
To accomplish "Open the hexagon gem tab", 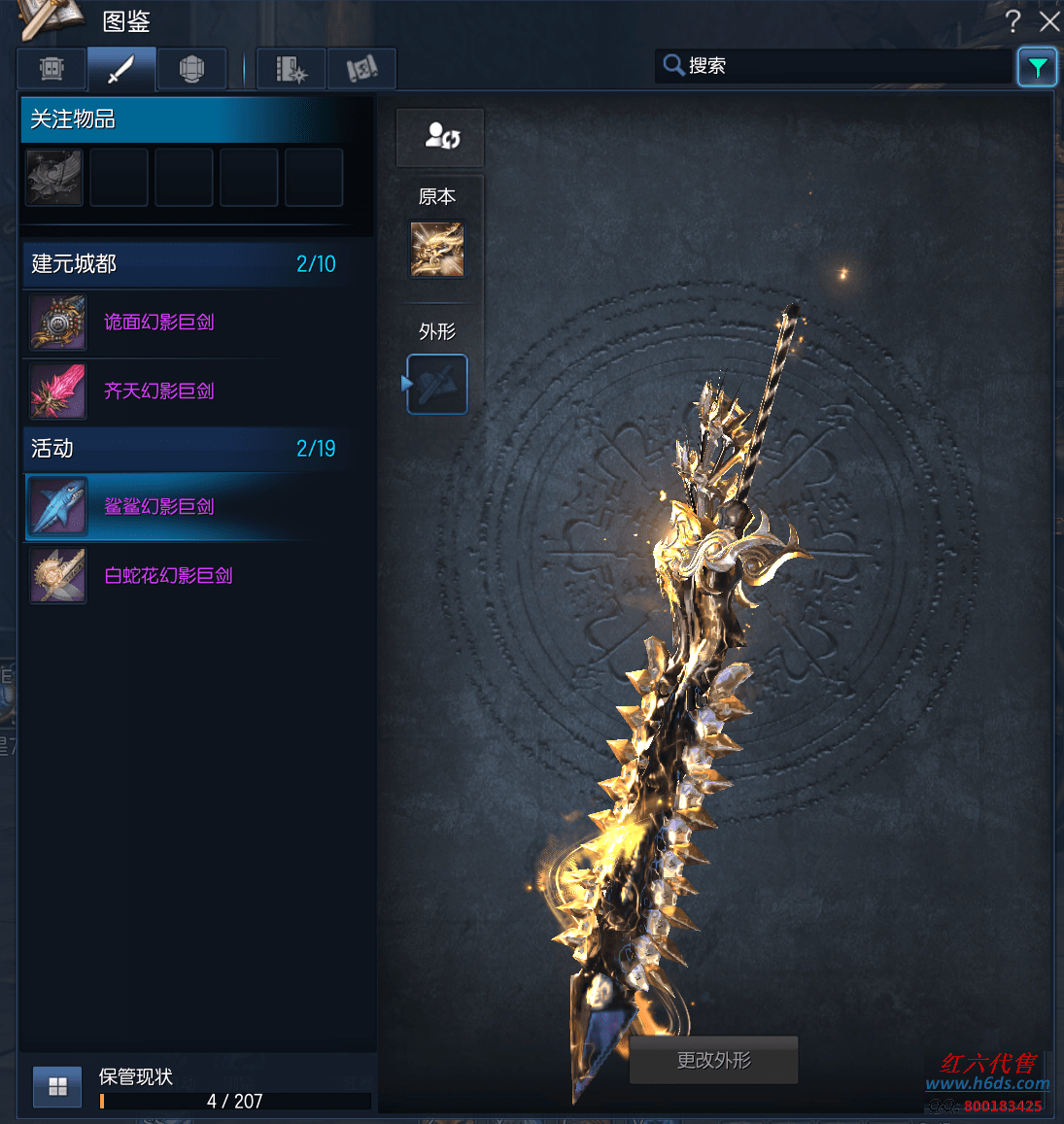I will click(x=191, y=69).
